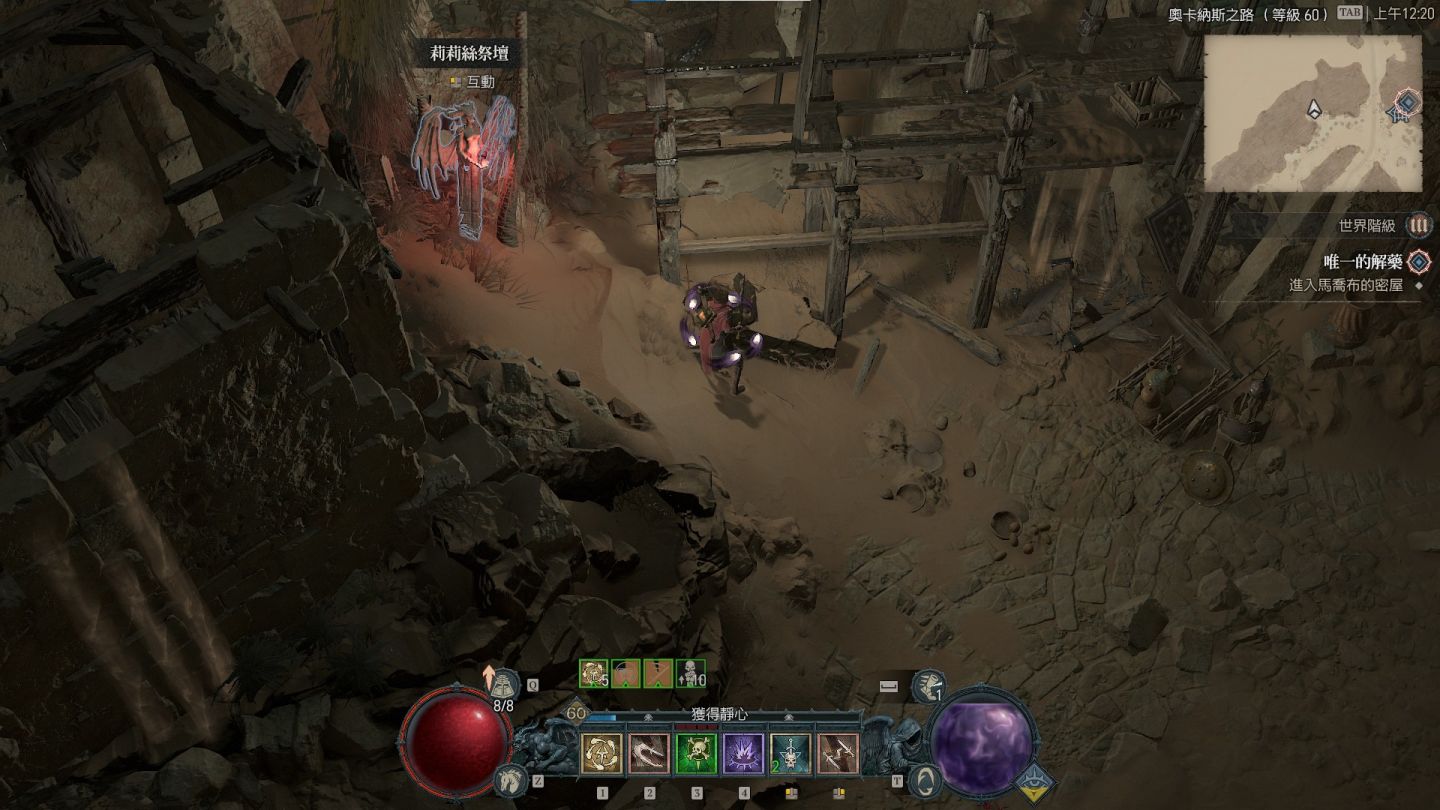The height and width of the screenshot is (810, 1440).
Task: Click the quest marker on the minimap
Action: pyautogui.click(x=1407, y=102)
